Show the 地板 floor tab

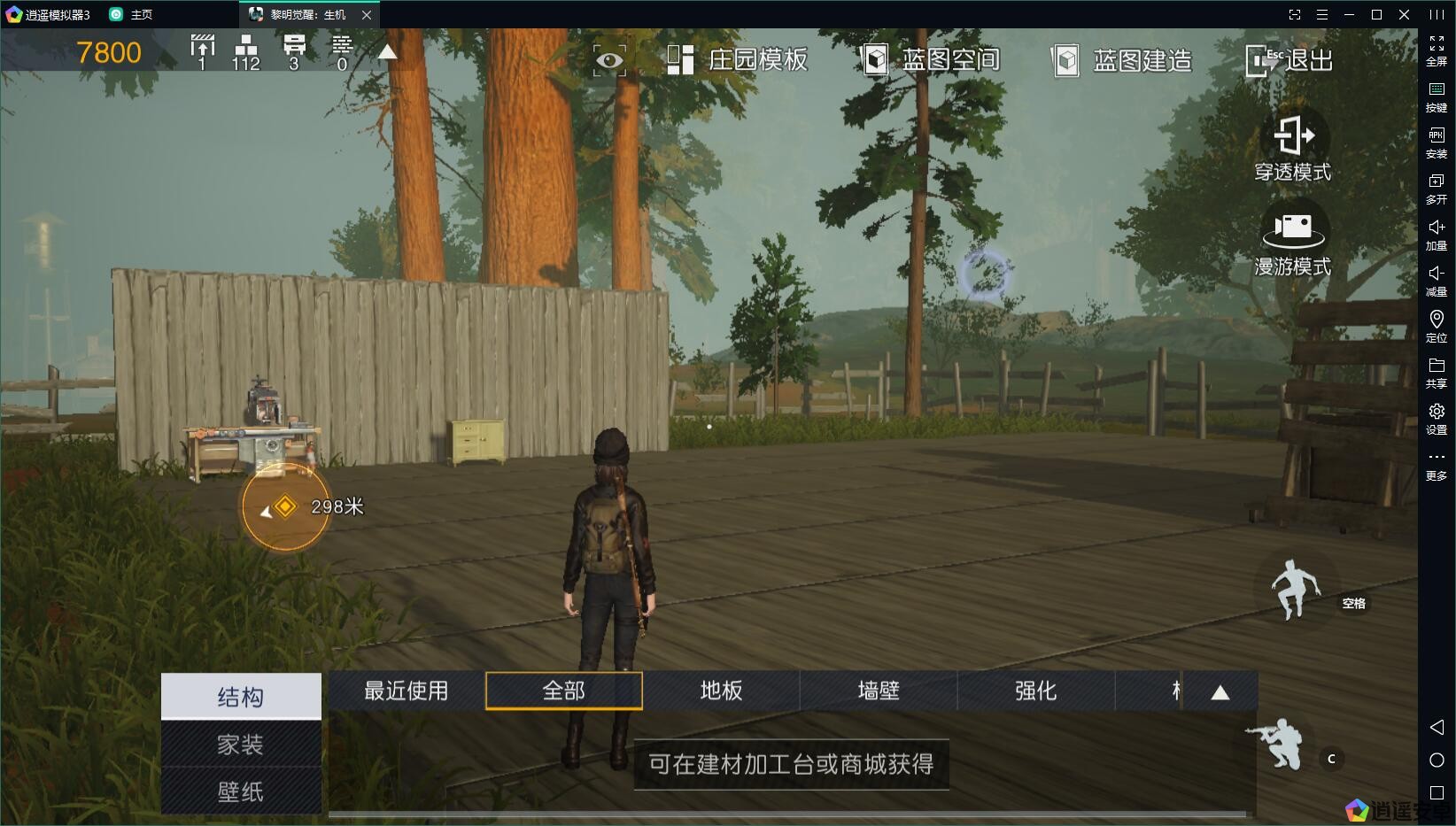(721, 691)
